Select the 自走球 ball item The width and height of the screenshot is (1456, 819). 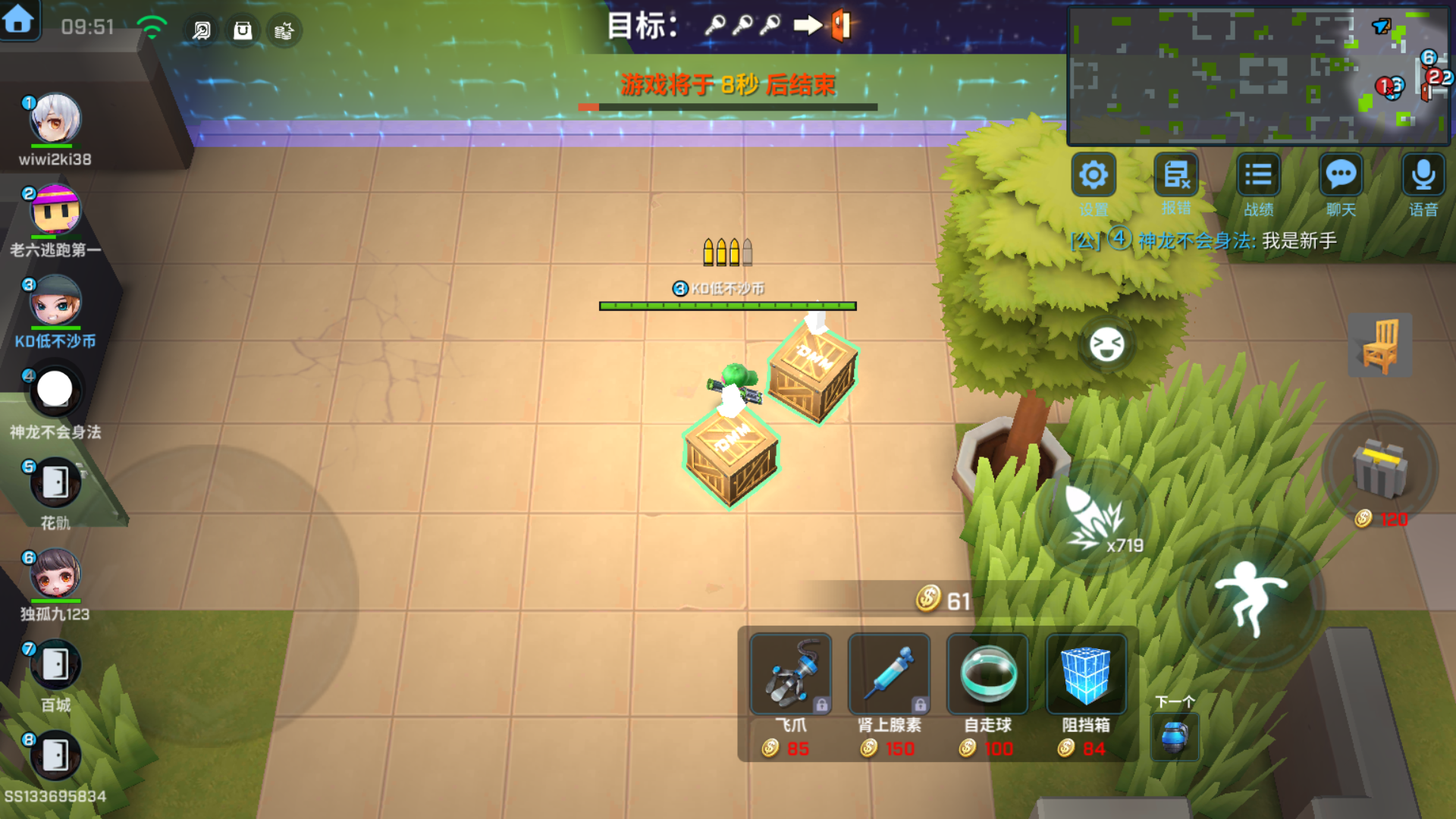[987, 675]
